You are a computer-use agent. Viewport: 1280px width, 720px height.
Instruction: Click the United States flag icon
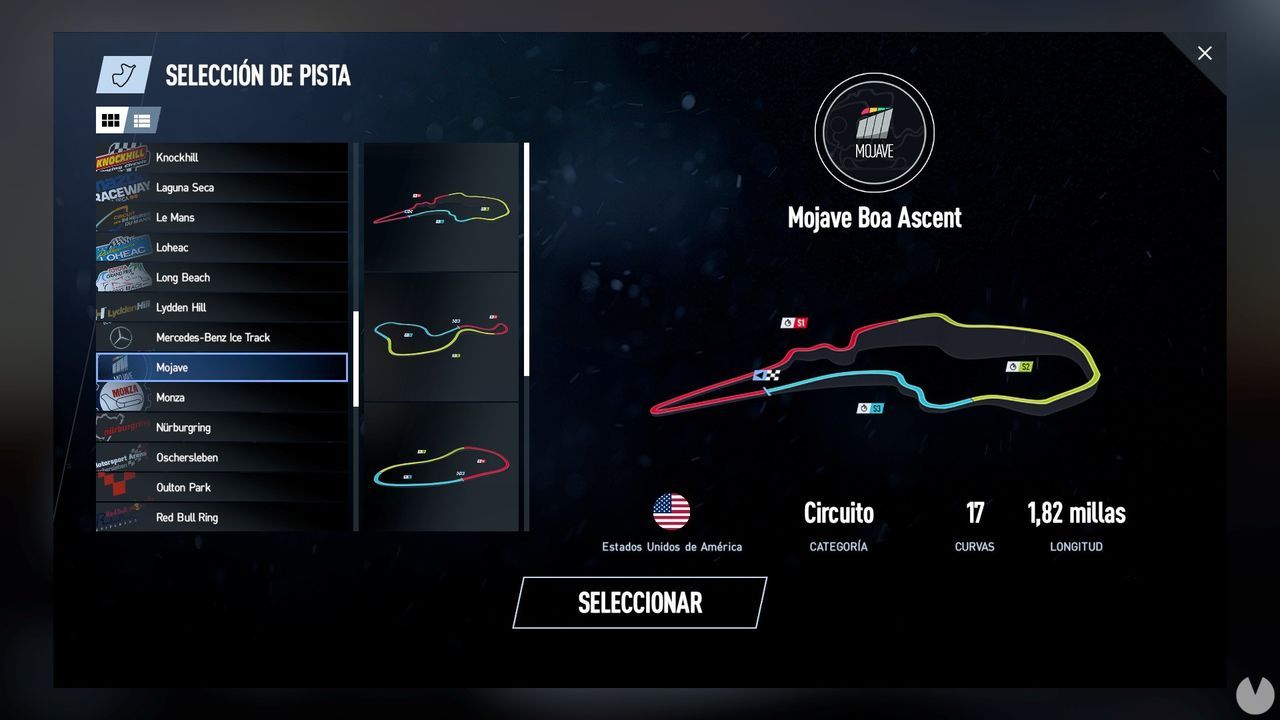[672, 510]
